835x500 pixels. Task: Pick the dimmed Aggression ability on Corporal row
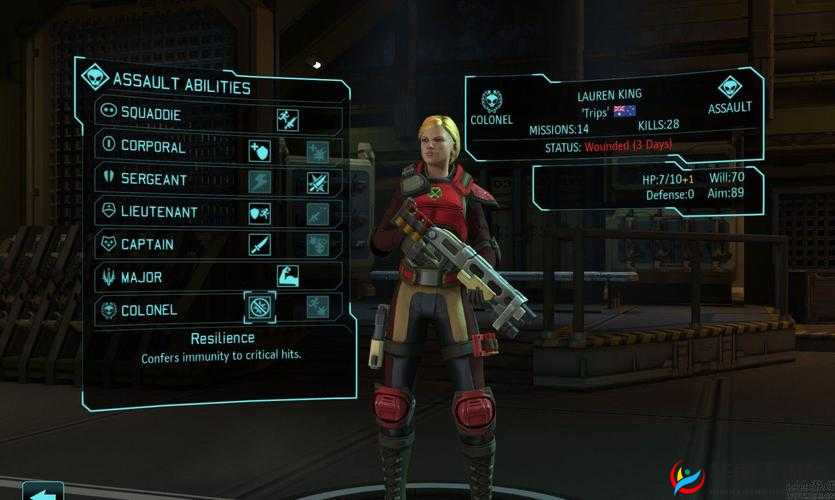317,152
